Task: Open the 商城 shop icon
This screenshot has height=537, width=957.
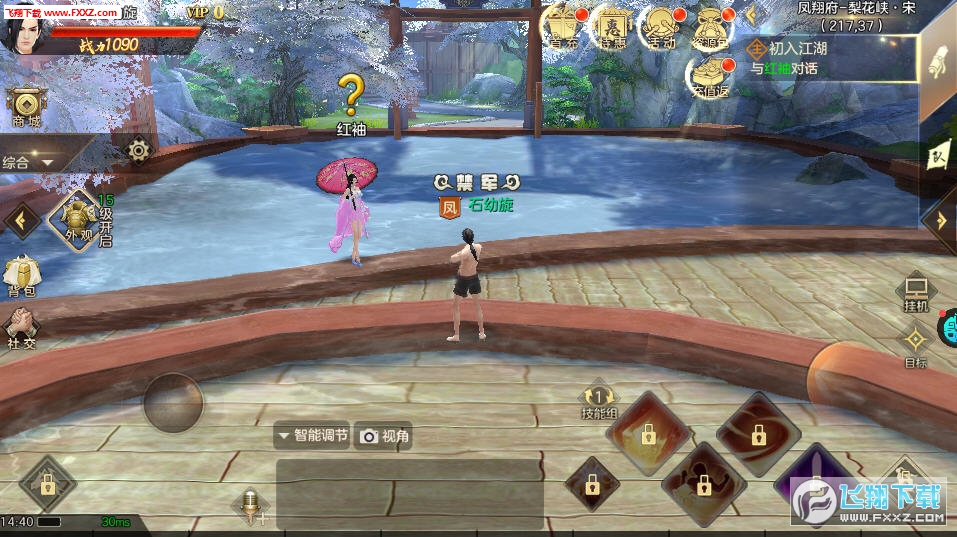Action: (25, 106)
